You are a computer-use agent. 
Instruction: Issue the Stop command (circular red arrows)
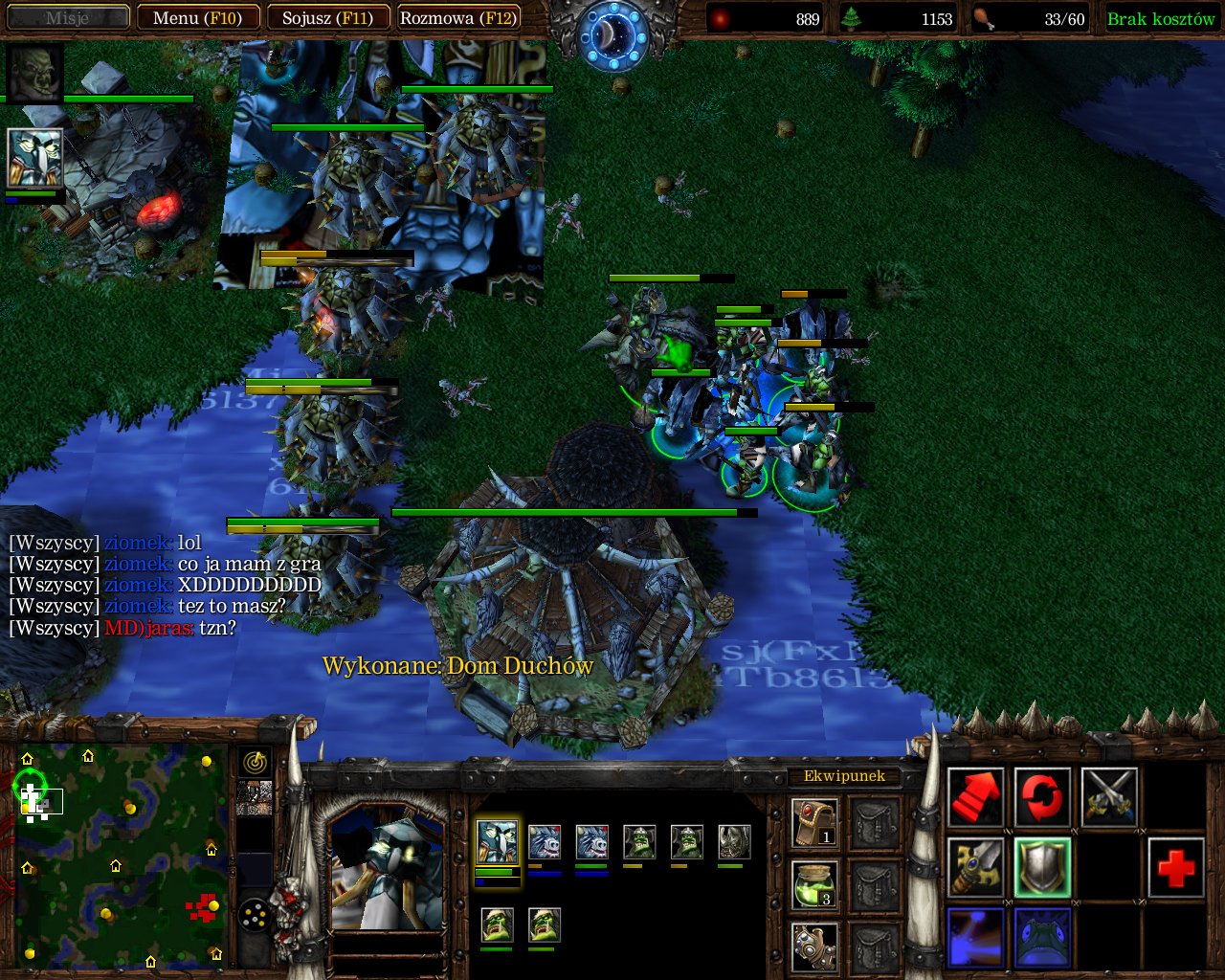1042,796
